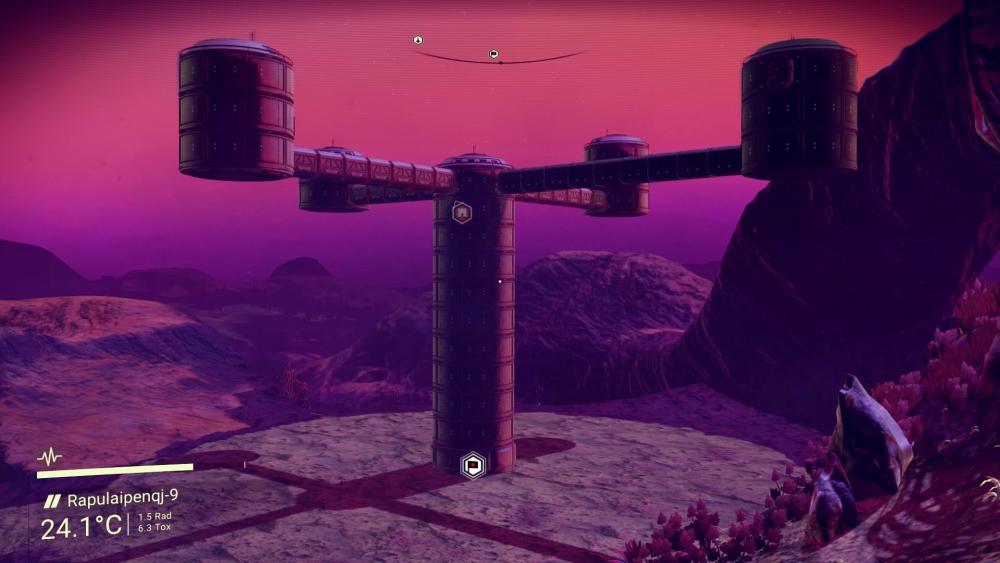Viewport: 1000px width, 563px height.
Task: Click the large hexagonal flag waypoint marker
Action: [x=472, y=465]
